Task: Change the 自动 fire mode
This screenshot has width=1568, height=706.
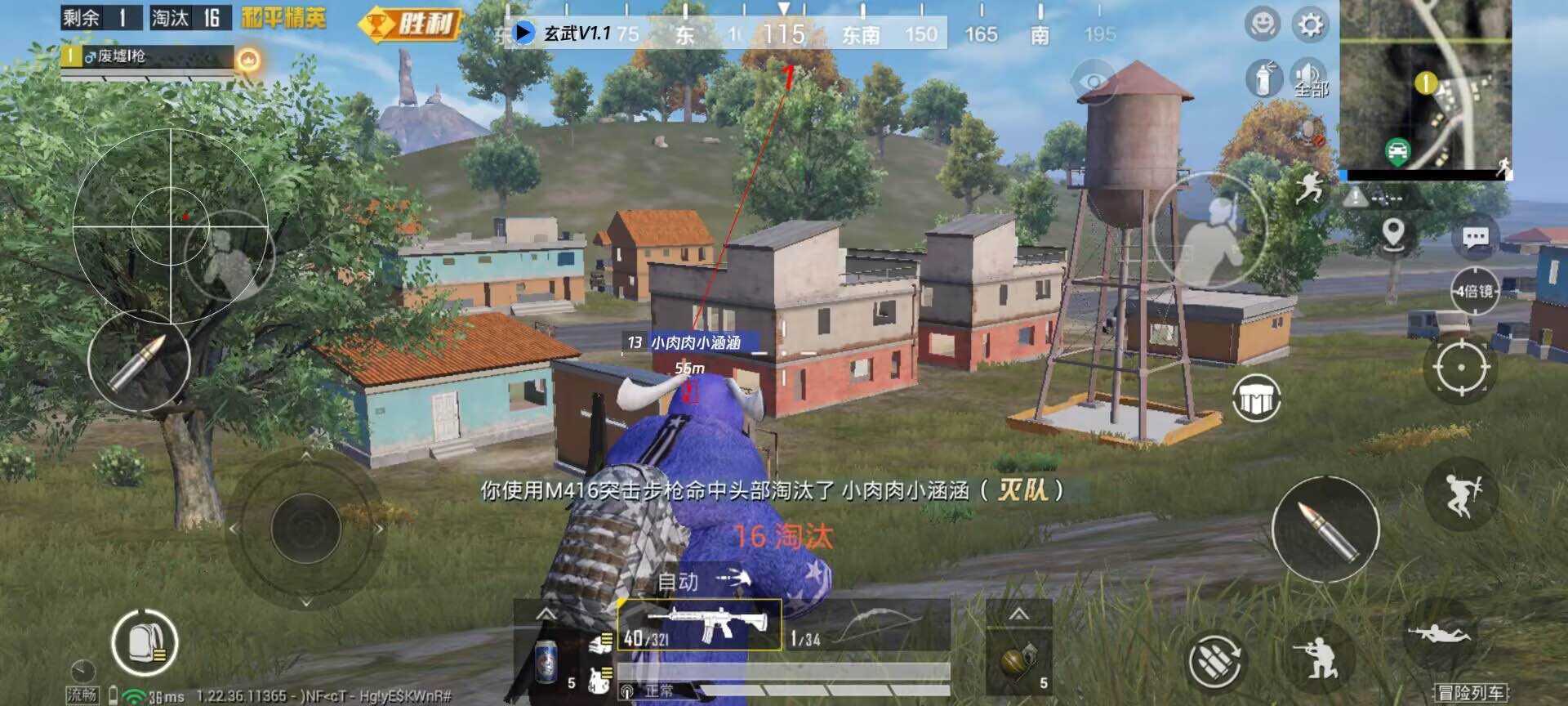Action: [702, 581]
